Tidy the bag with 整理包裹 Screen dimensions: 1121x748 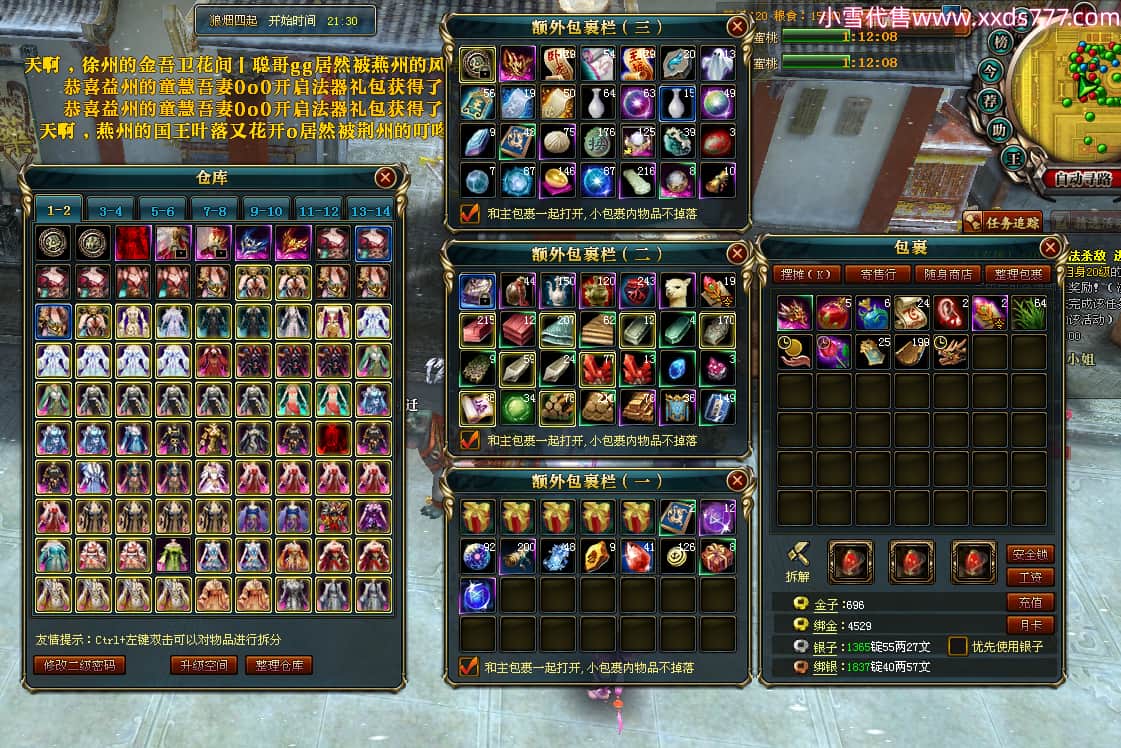1017,274
